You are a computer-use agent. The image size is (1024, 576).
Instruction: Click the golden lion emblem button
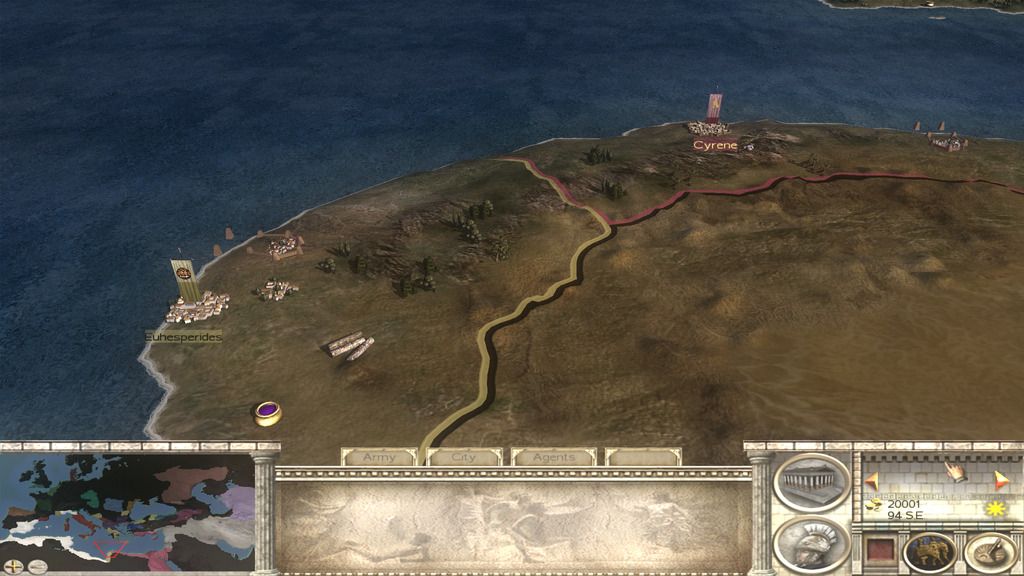coord(929,551)
